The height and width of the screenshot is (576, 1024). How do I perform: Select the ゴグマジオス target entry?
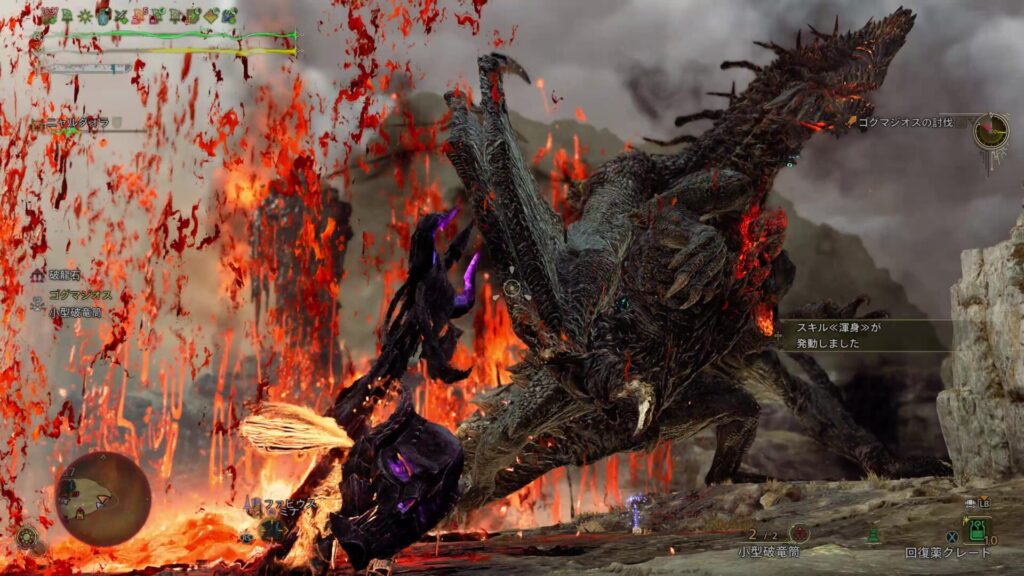pyautogui.click(x=82, y=296)
